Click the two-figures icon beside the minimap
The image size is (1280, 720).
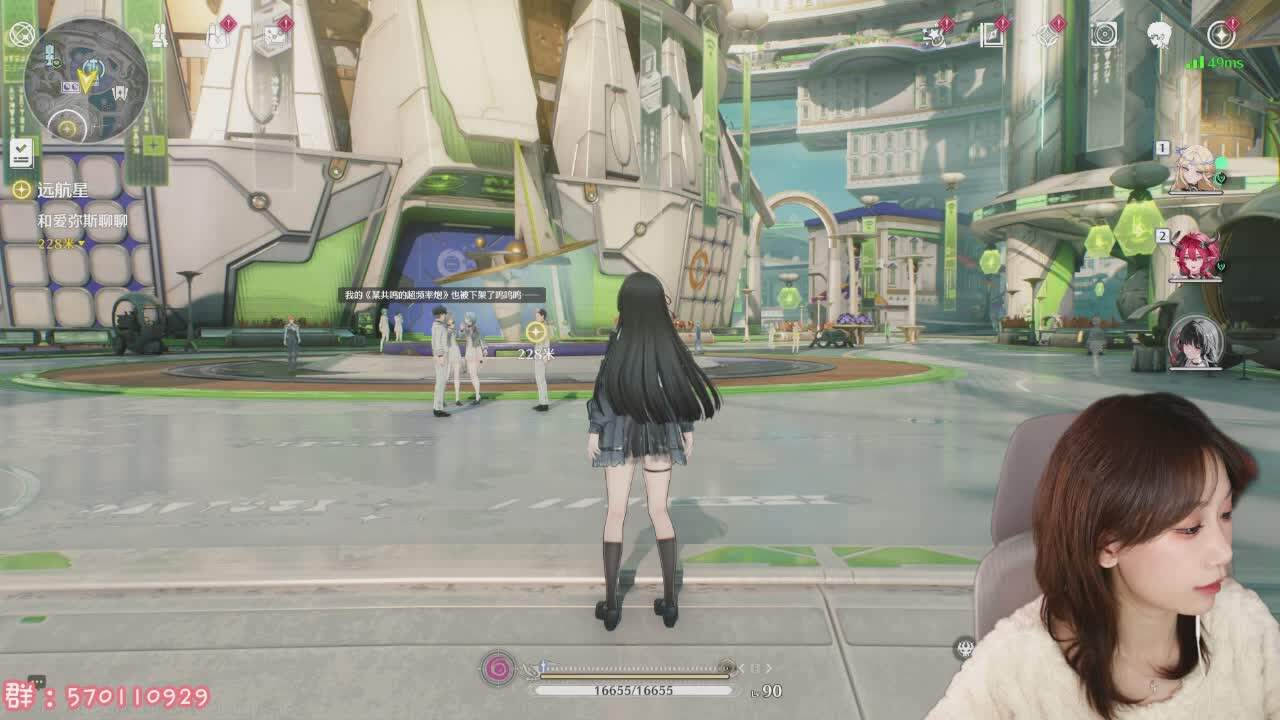pyautogui.click(x=159, y=36)
